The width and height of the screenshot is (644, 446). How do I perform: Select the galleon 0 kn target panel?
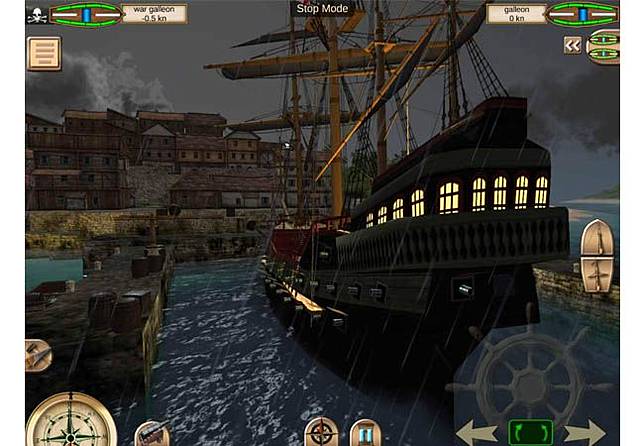pos(516,14)
